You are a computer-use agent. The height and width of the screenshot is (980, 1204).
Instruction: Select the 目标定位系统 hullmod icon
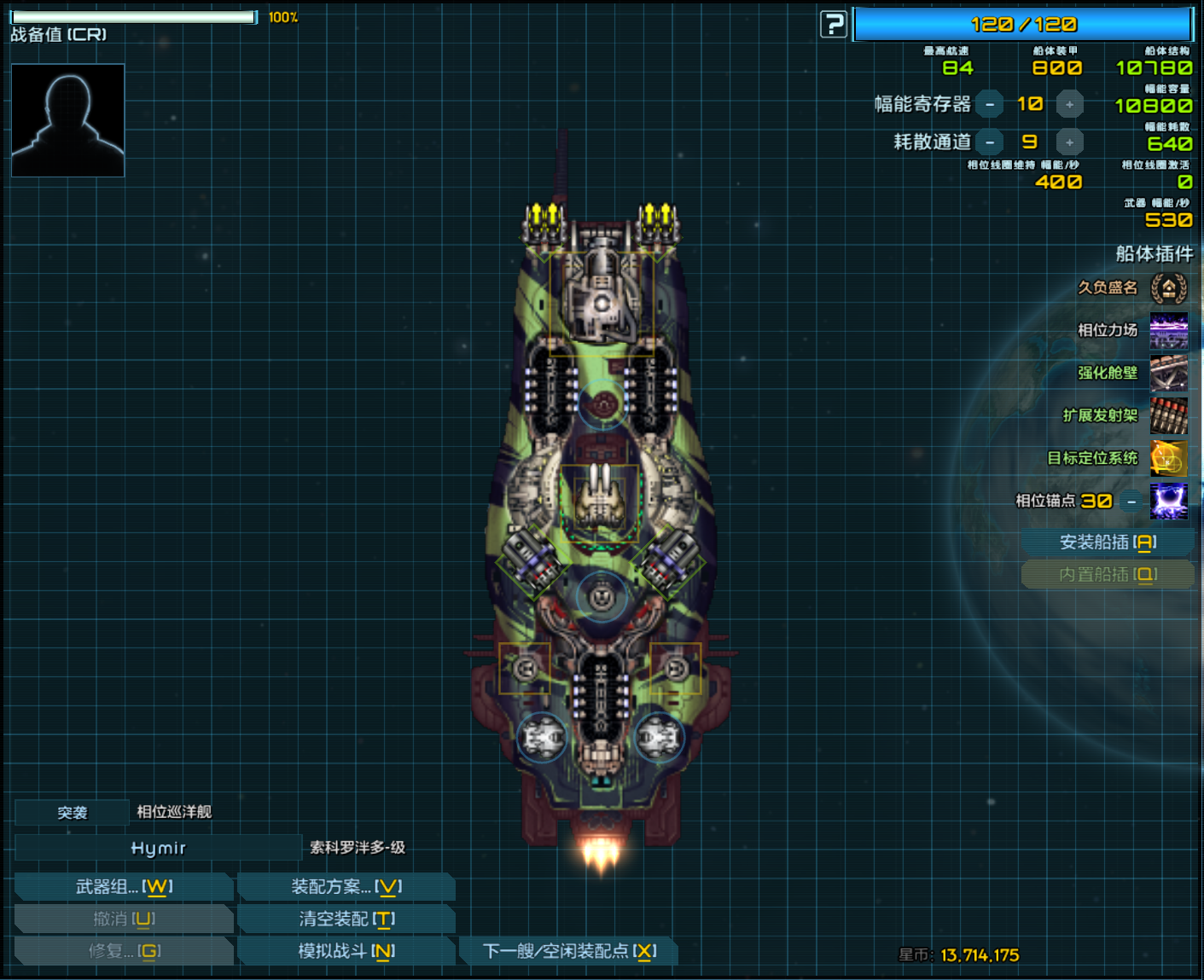[1168, 459]
